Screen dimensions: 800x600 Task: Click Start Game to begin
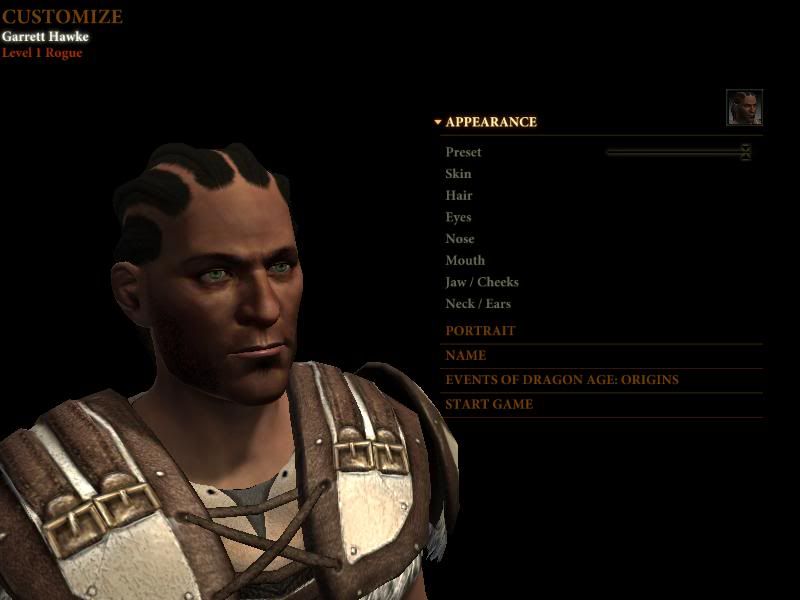(x=489, y=405)
